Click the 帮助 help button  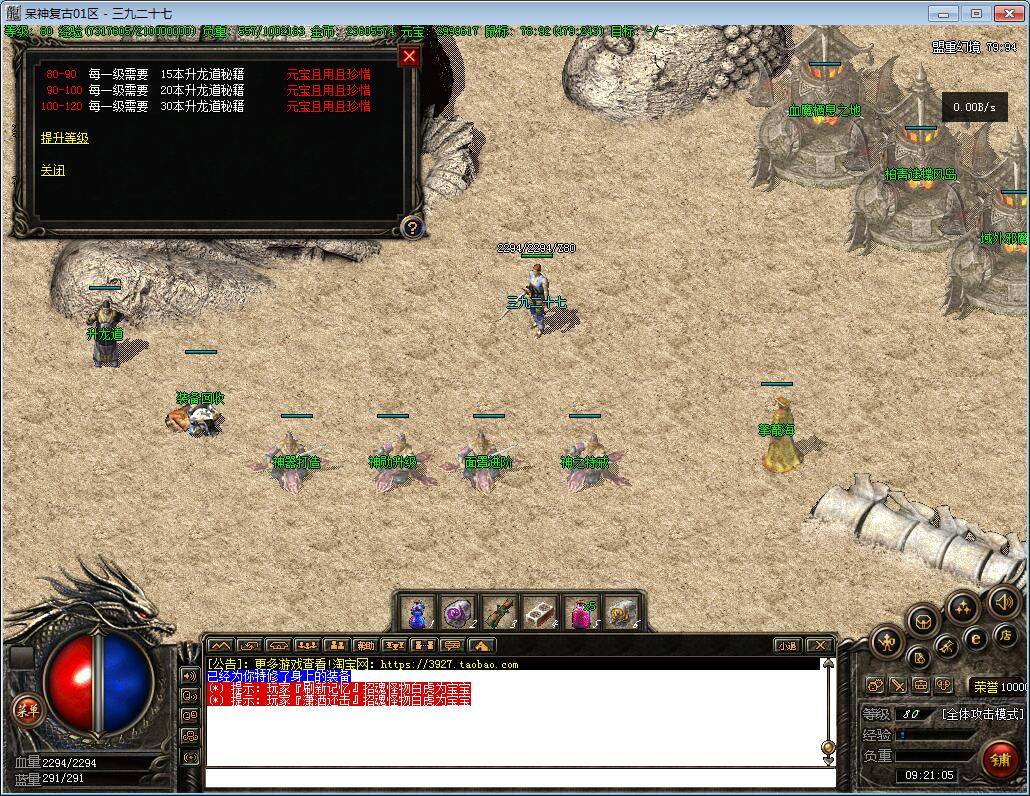[x=365, y=646]
